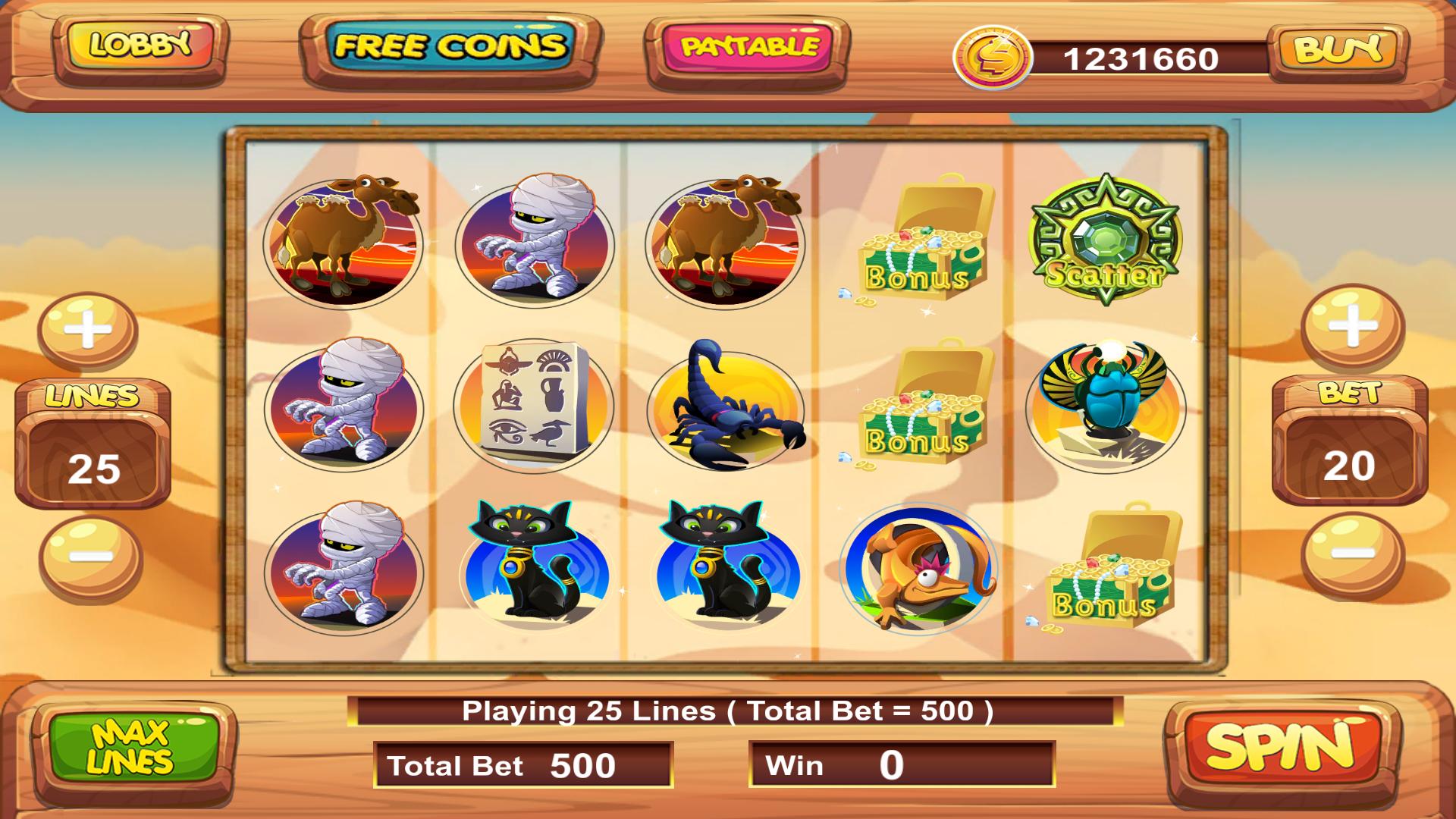Click the gold coin icon beside the balance
The height and width of the screenshot is (819, 1456).
coord(993,55)
